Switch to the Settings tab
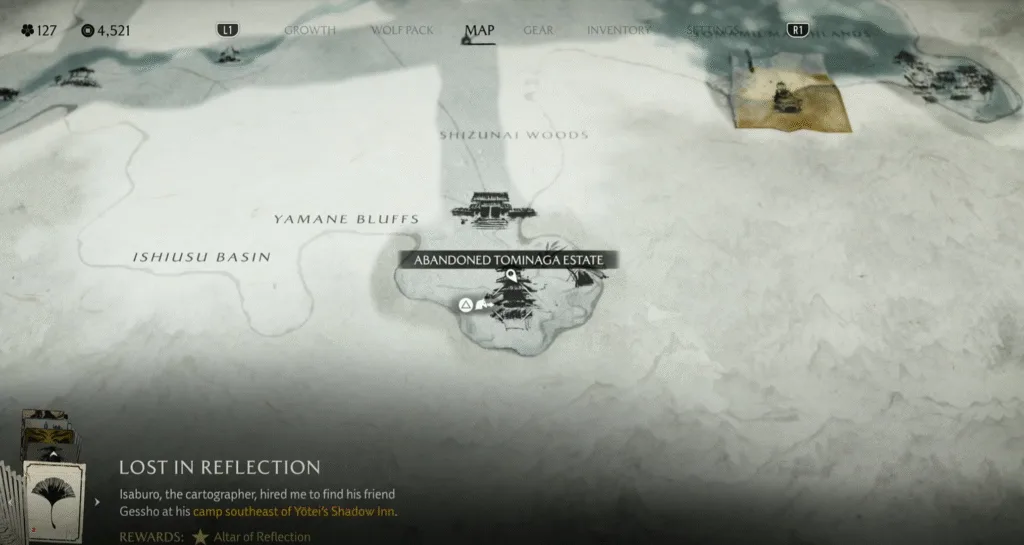 pos(712,30)
